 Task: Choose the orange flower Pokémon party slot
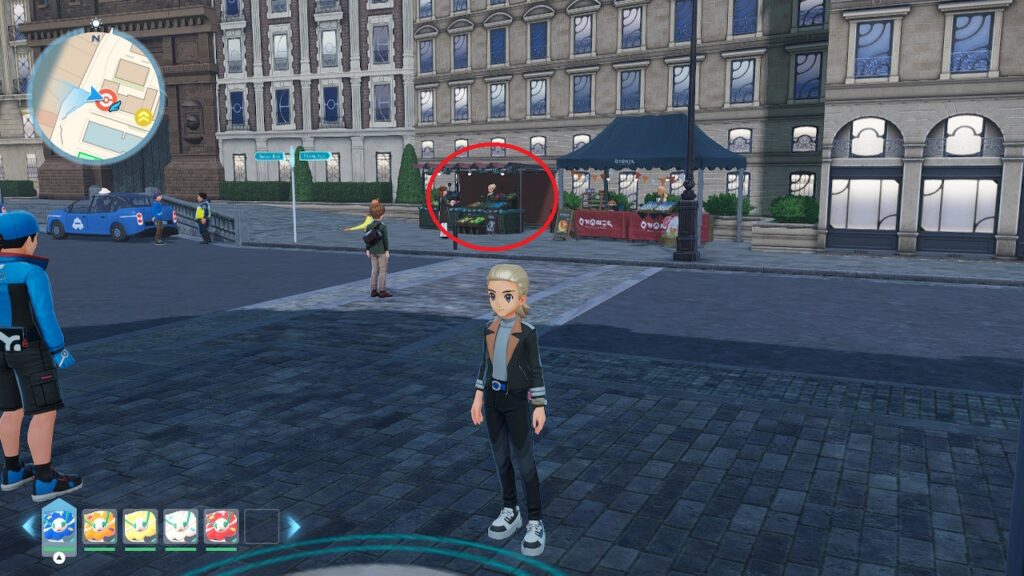pyautogui.click(x=100, y=526)
